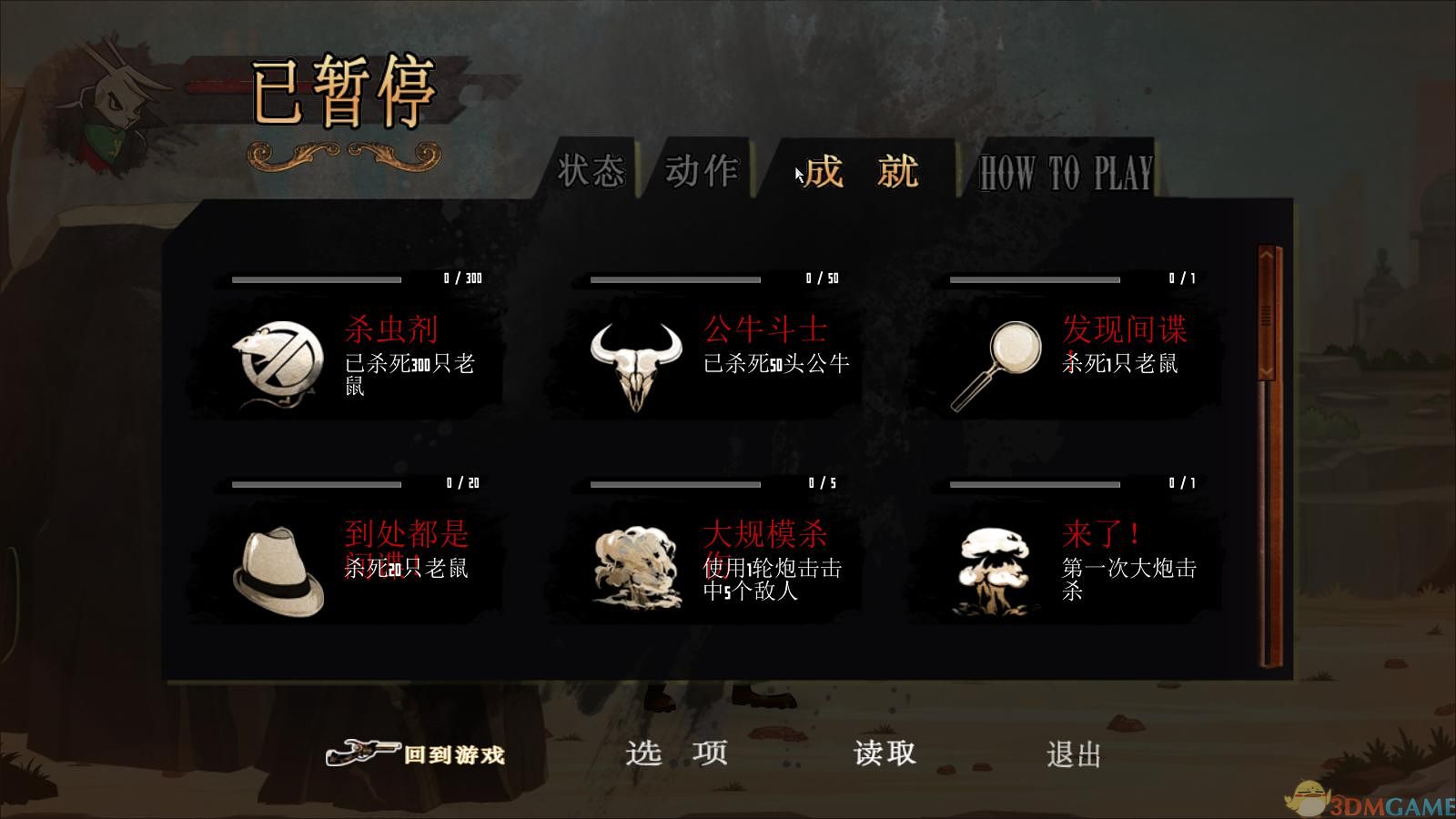Click 读取 to load a save

pos(885,754)
